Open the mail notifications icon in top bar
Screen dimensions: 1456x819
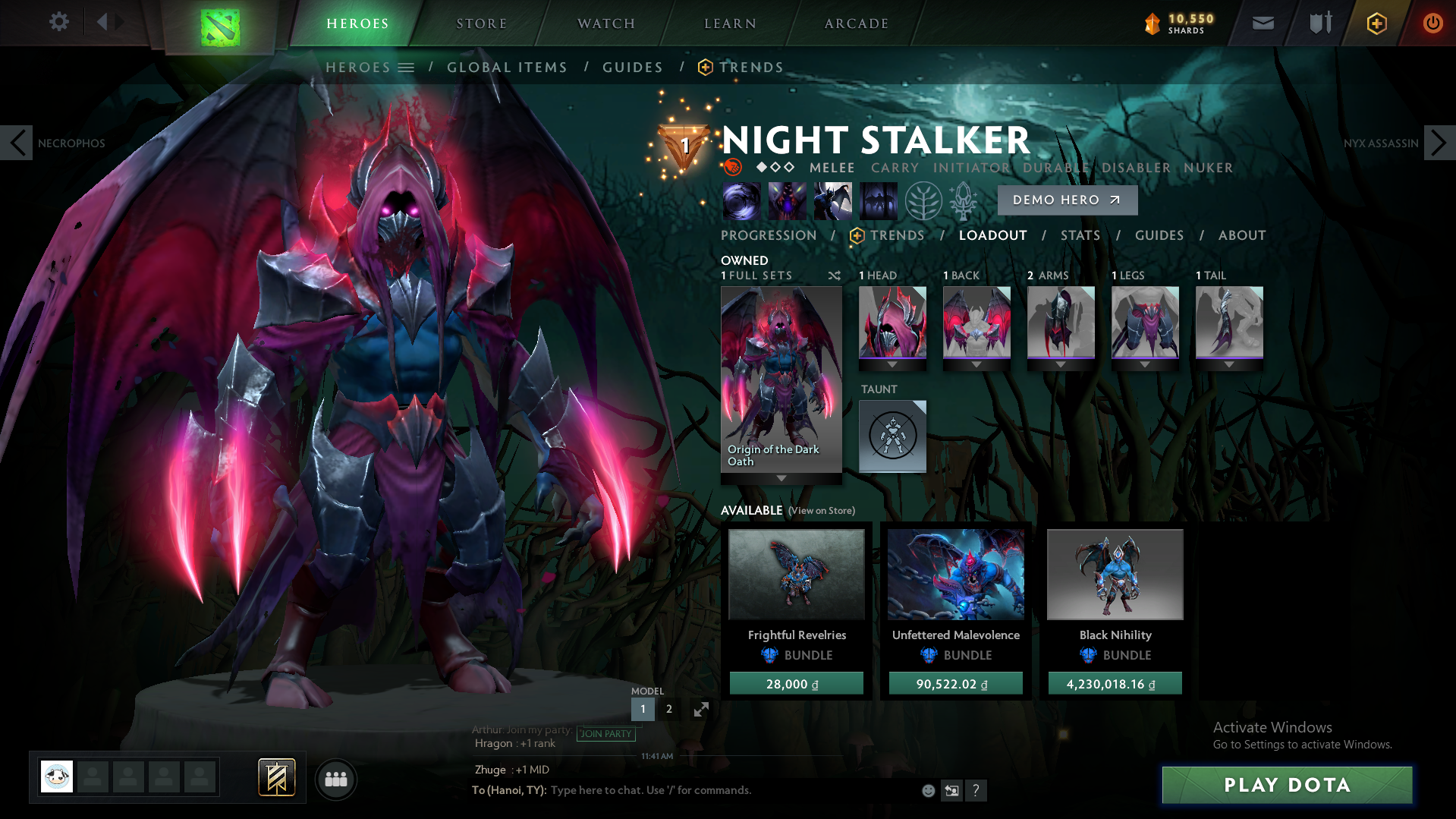1262,23
